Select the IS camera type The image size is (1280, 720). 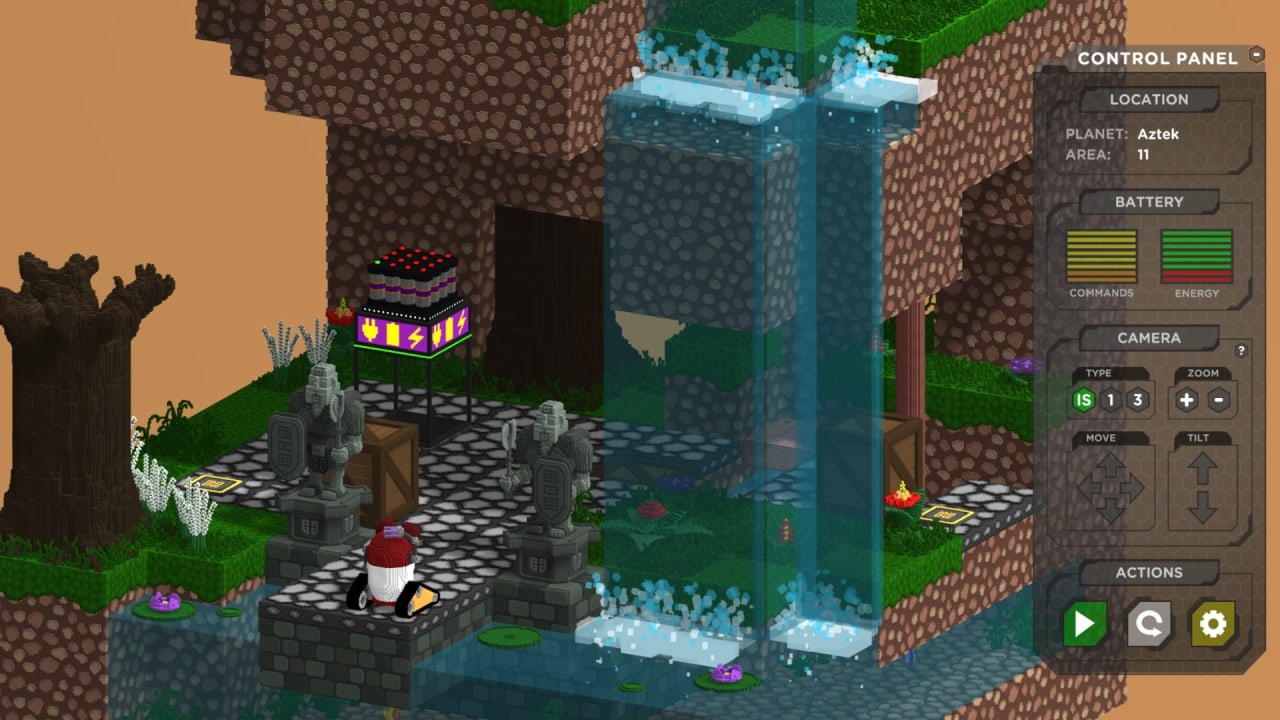[x=1083, y=400]
